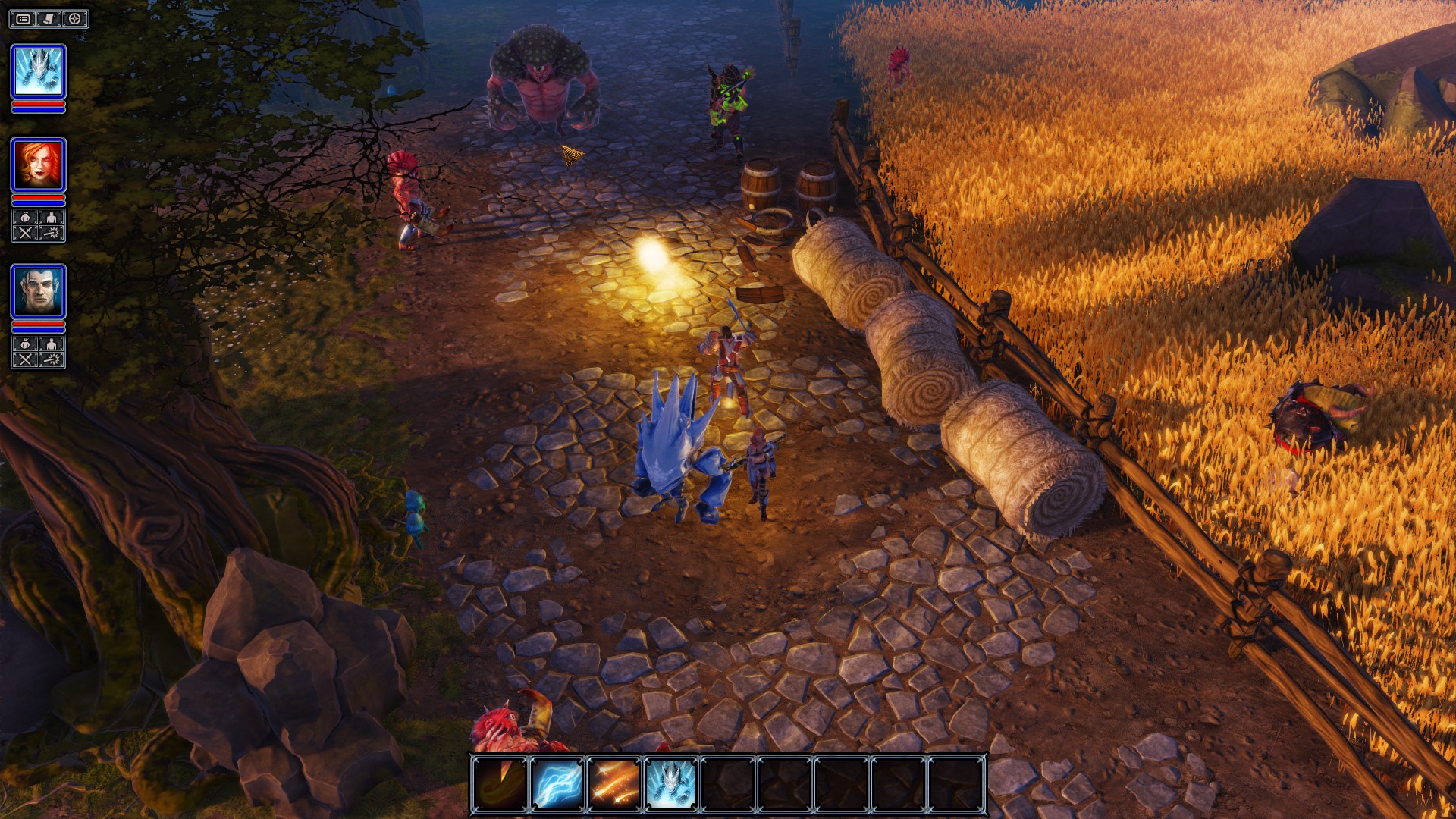This screenshot has height=819, width=1456.
Task: Open red-haired woman's inventory bag icon
Action: point(25,218)
